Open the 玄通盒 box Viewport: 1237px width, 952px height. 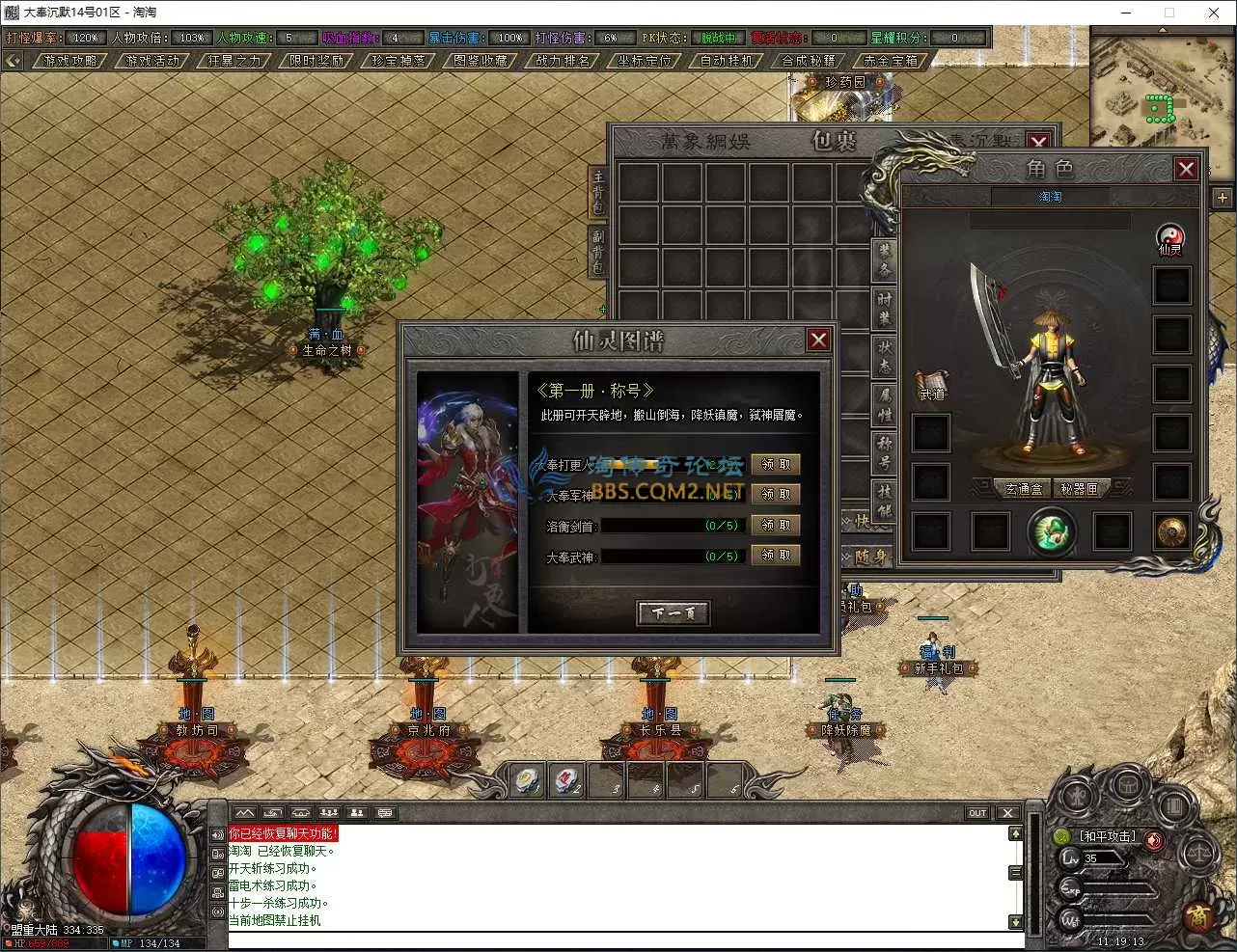(x=1023, y=489)
